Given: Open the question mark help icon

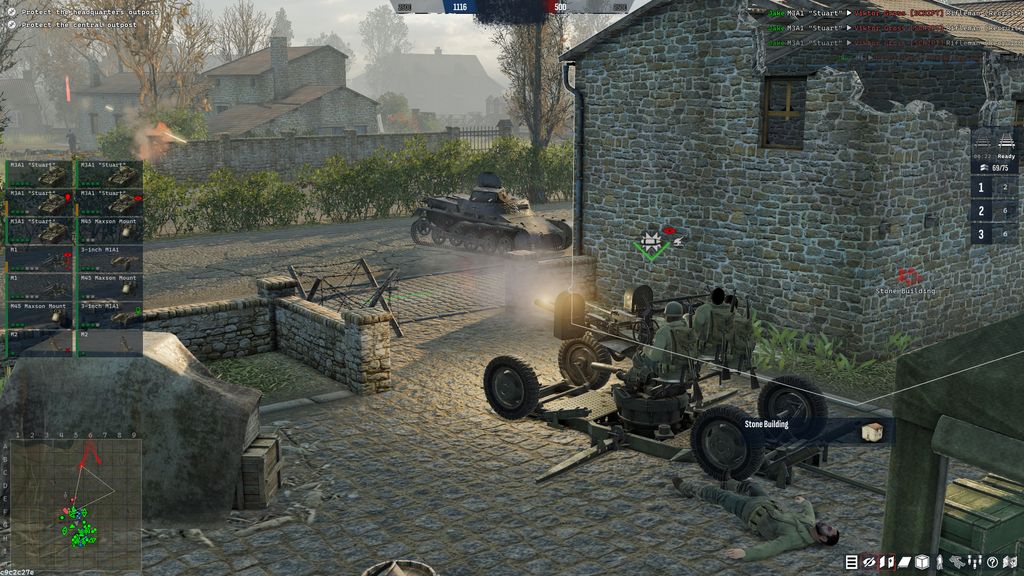Looking at the screenshot, I should [992, 562].
